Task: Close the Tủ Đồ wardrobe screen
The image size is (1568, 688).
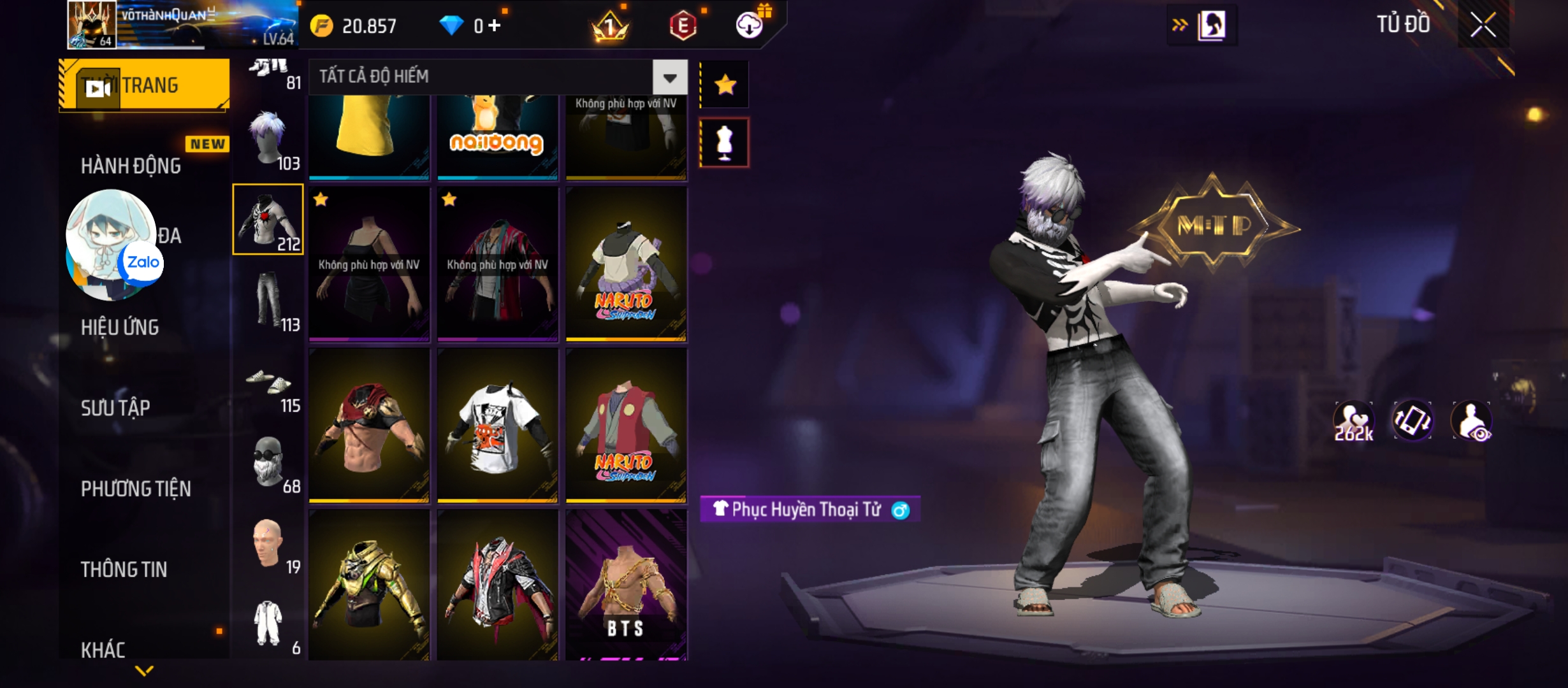Action: pos(1483,25)
